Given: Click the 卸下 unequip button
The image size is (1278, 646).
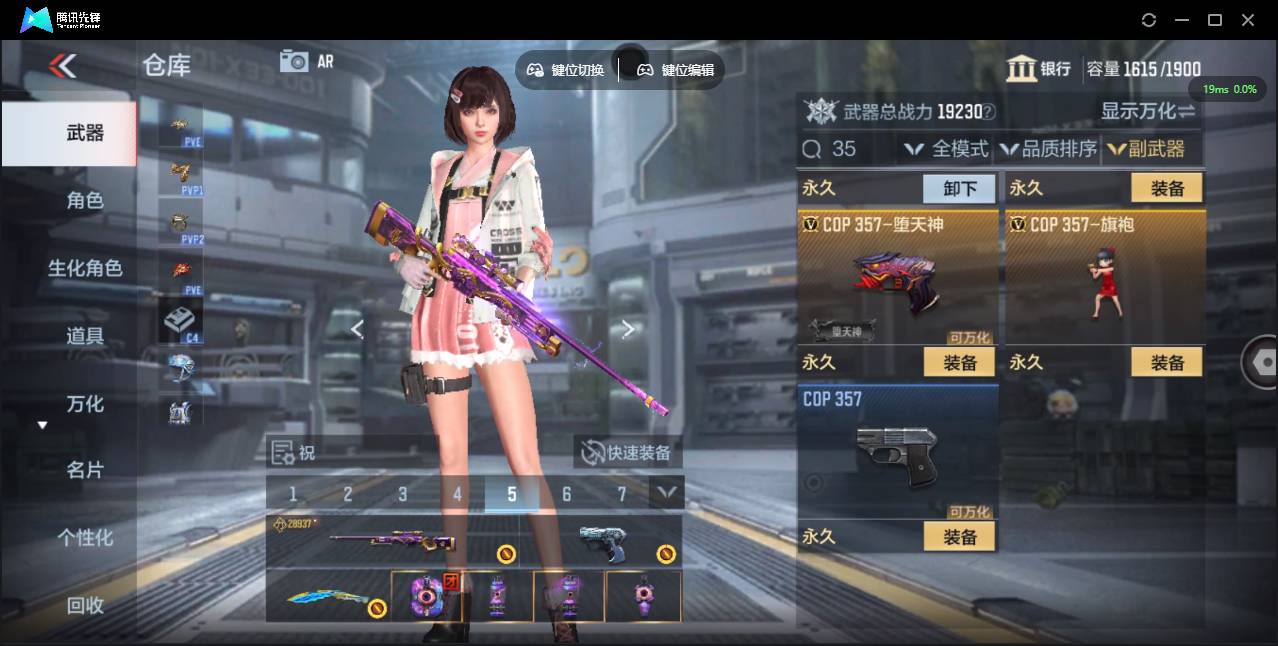Looking at the screenshot, I should click(x=958, y=188).
